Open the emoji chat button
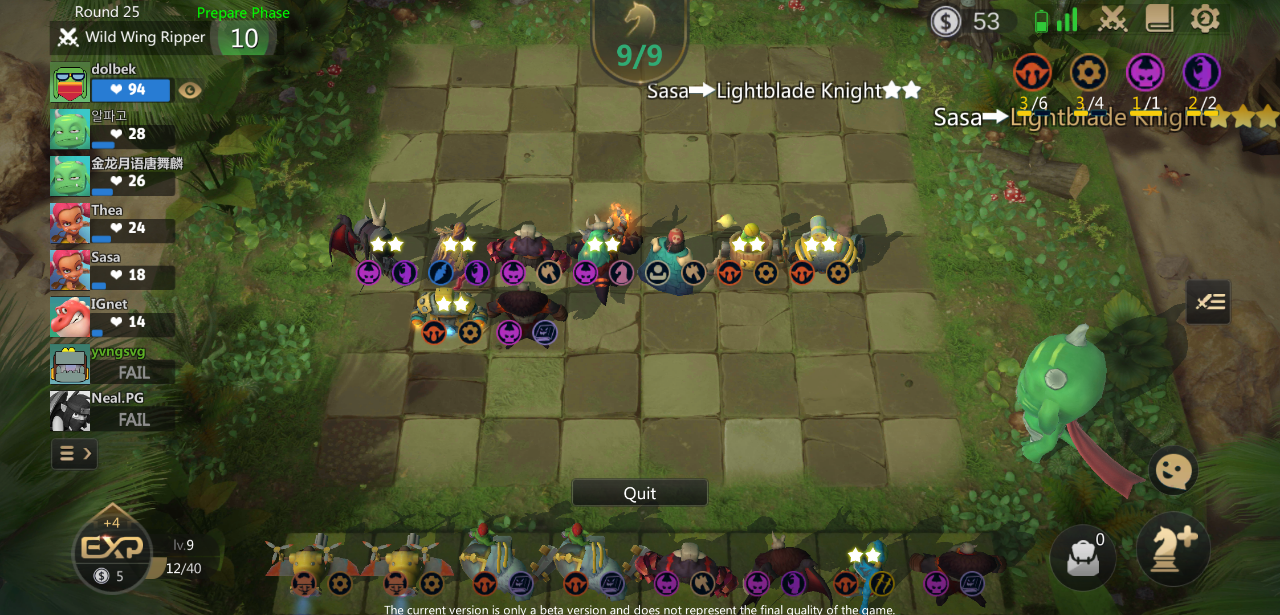 [1173, 470]
